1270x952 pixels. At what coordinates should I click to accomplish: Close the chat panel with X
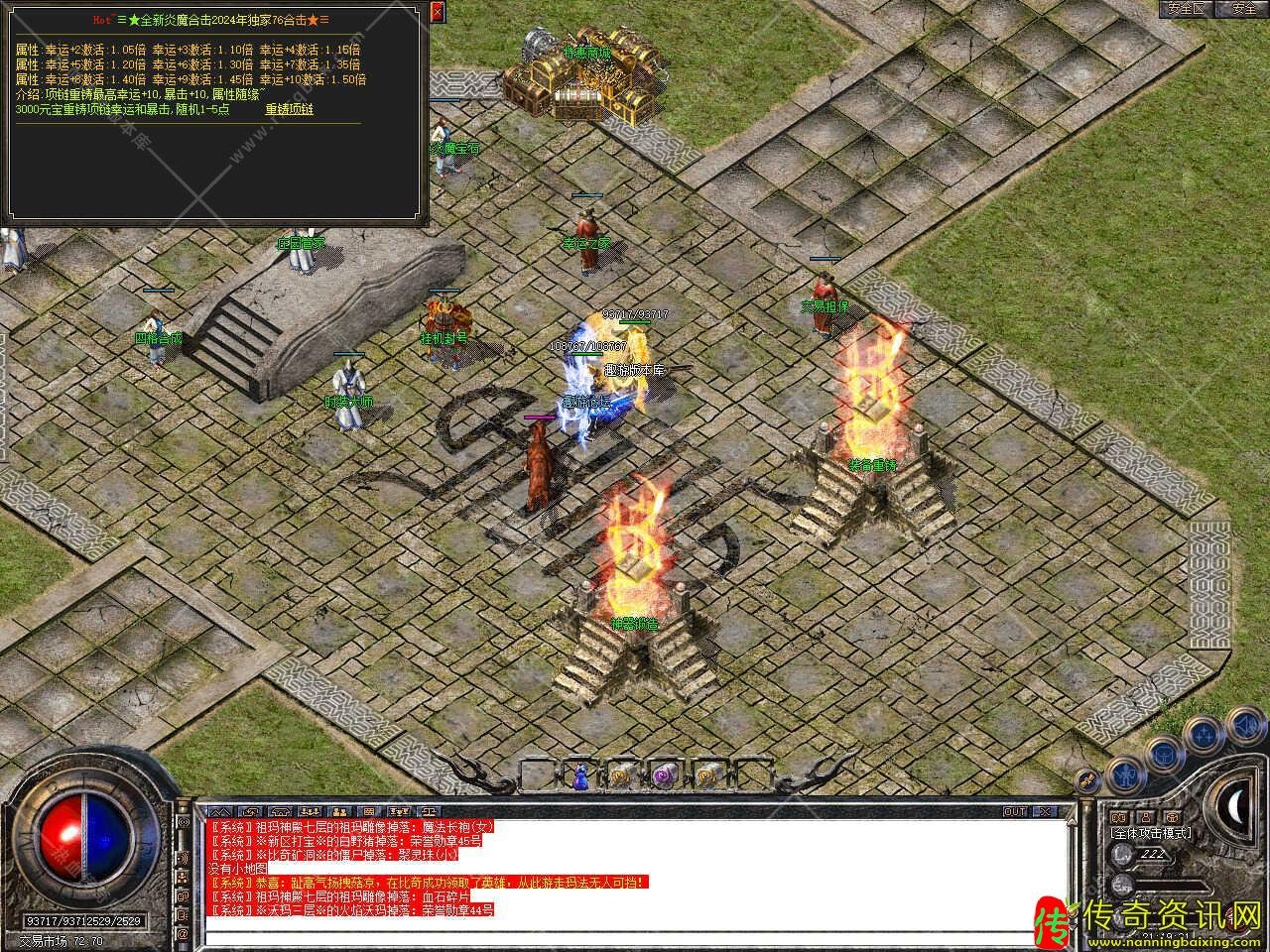coord(1043,811)
